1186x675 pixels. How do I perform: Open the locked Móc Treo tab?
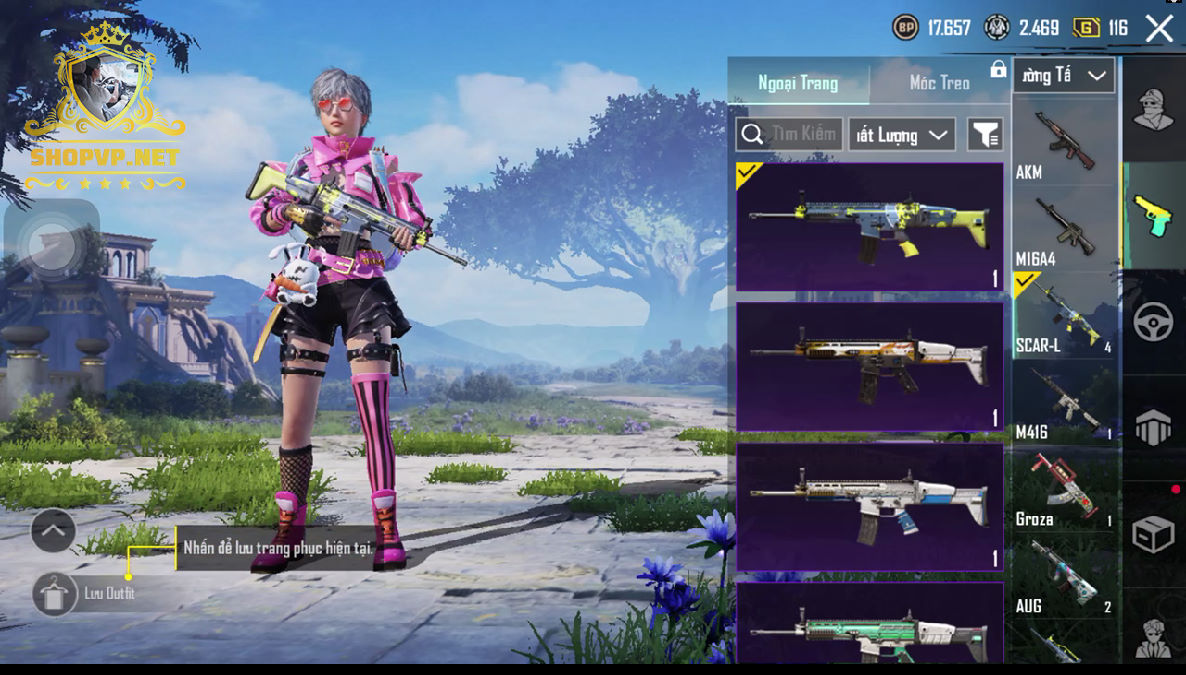[940, 83]
